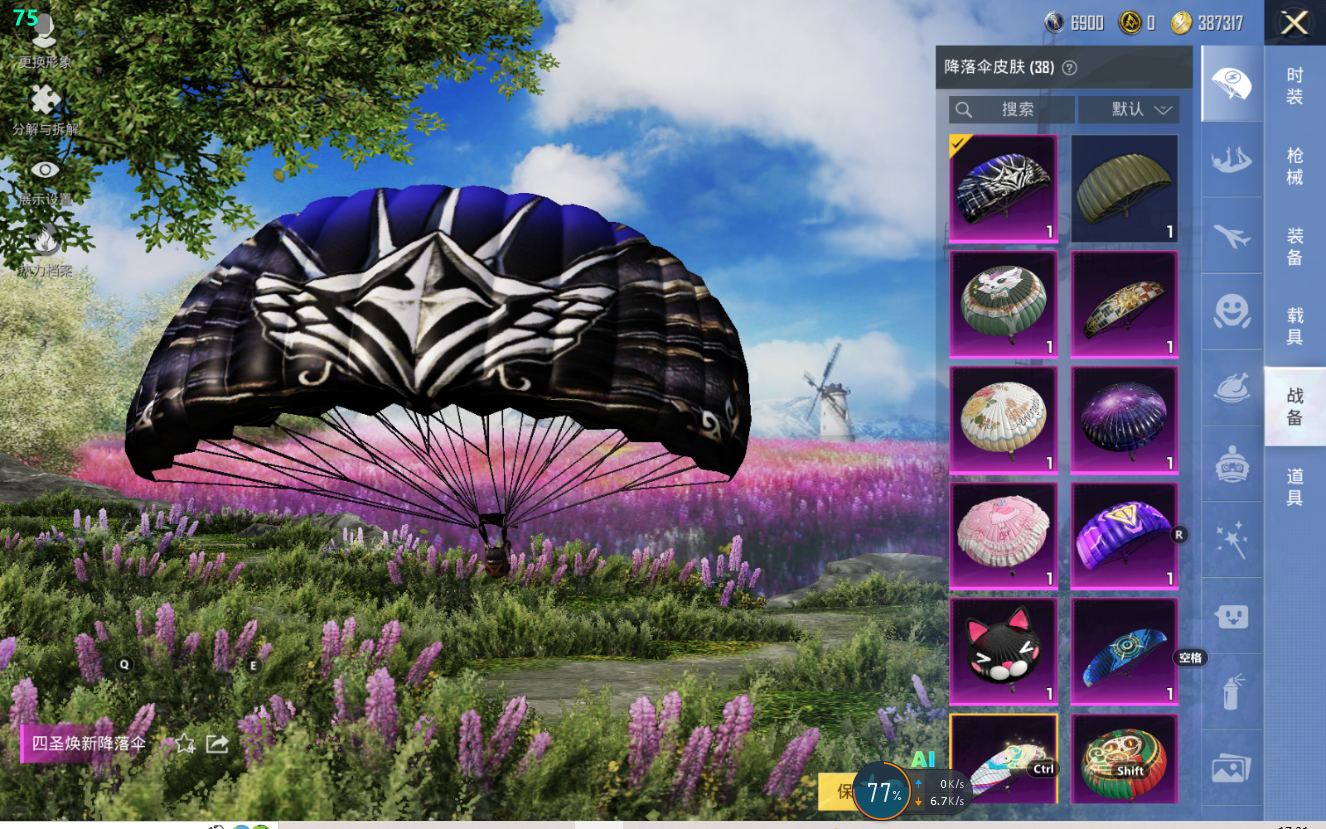1326x829 pixels.
Task: Open 分解与拆解 puzzle piece option
Action: coord(45,108)
